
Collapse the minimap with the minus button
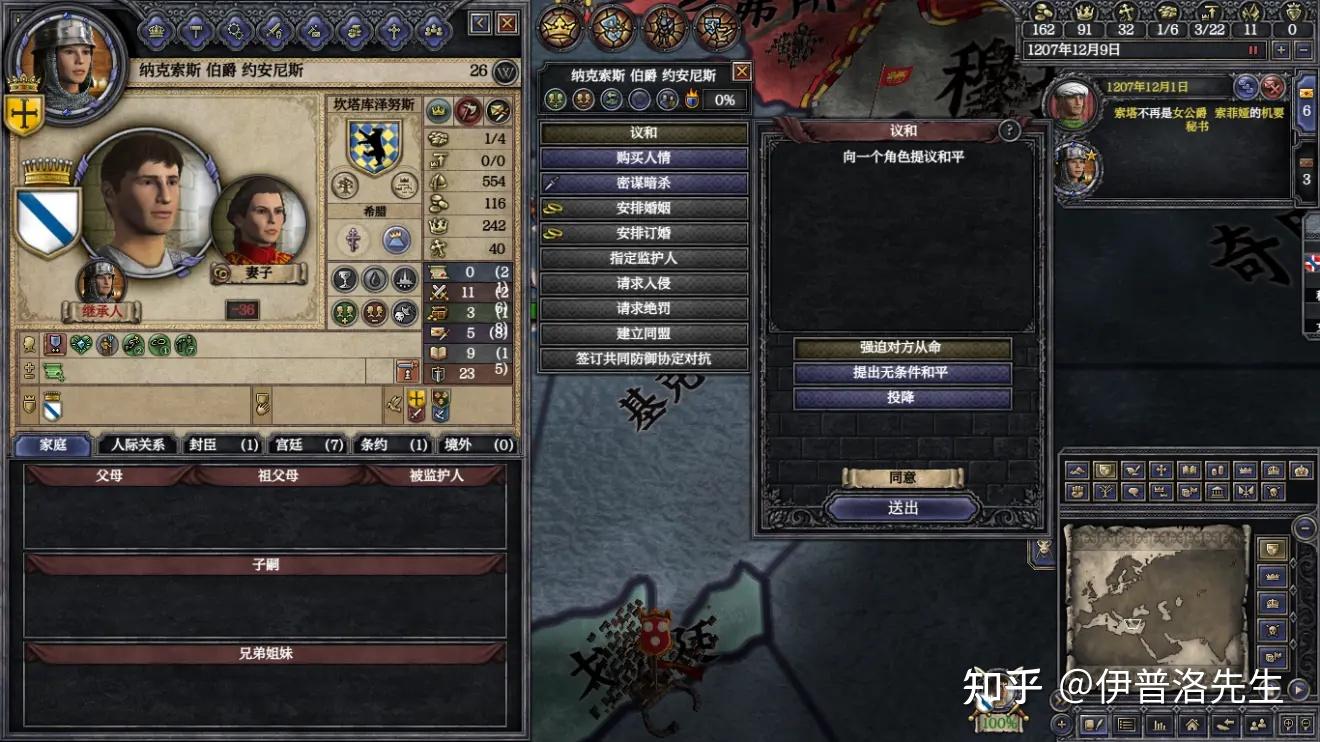[x=1303, y=527]
